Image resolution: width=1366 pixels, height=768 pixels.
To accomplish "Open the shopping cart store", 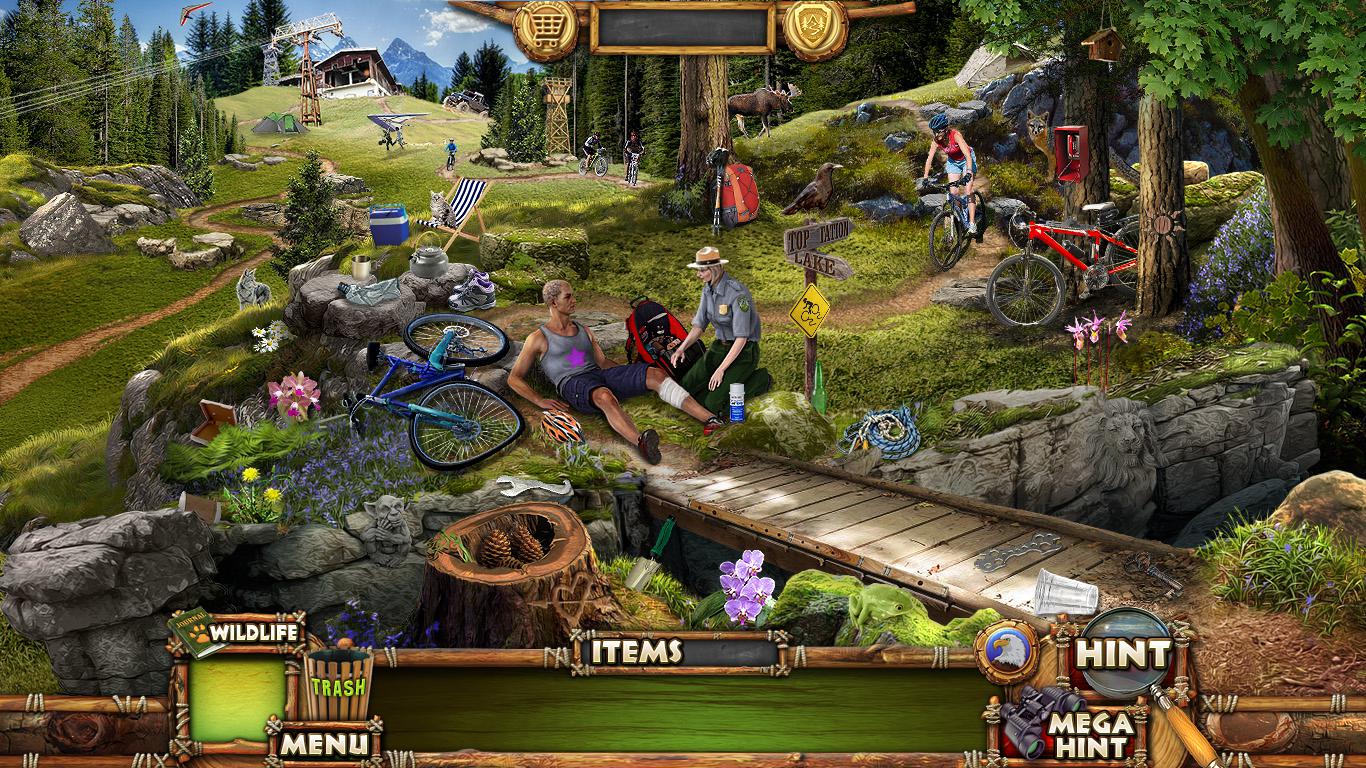I will tap(546, 29).
